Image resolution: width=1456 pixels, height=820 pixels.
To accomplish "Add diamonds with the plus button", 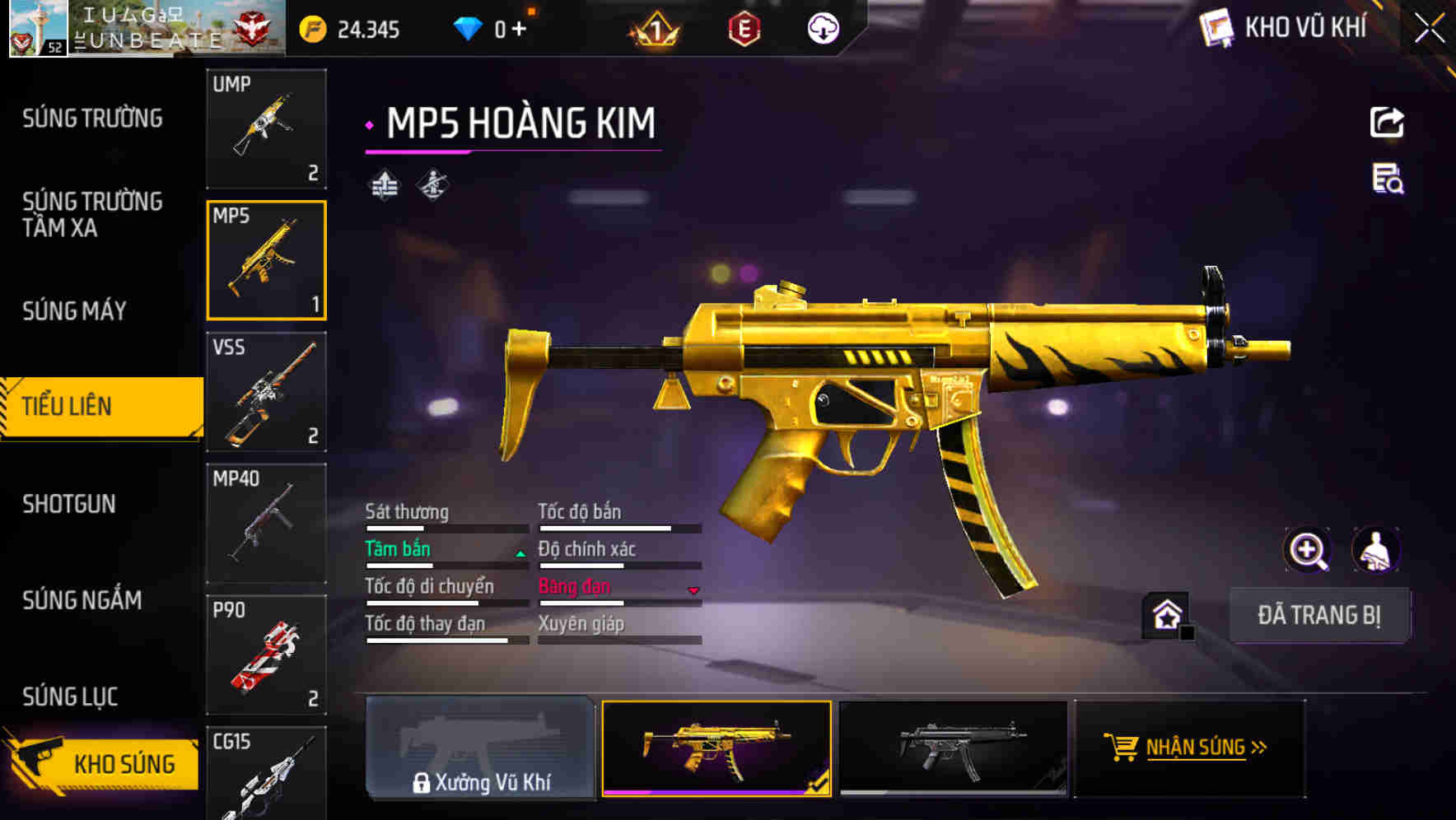I will [519, 30].
